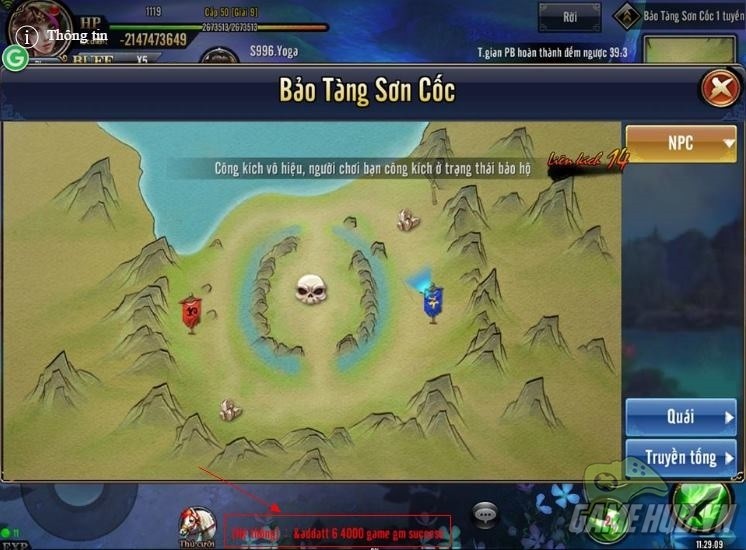The height and width of the screenshot is (550, 746).
Task: Select the skull boss marker on map
Action: click(312, 290)
